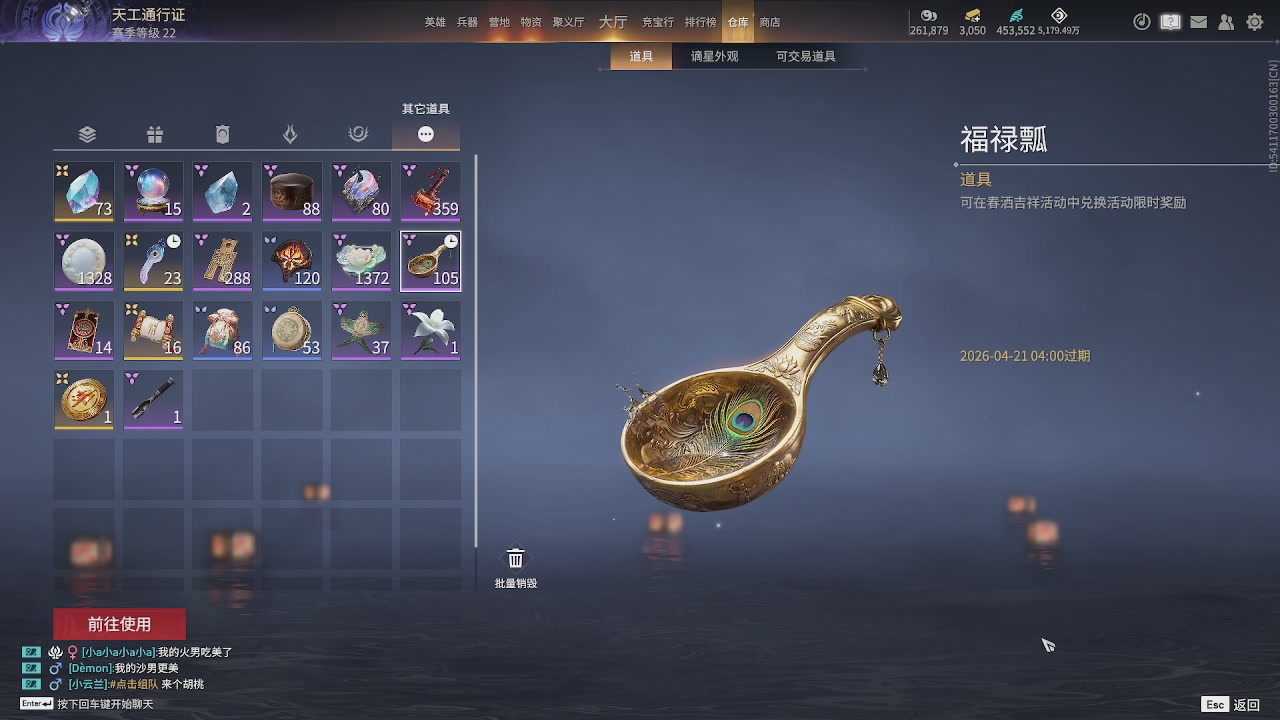The width and height of the screenshot is (1280, 720).
Task: Open the materials category in the warehouse sidebar
Action: pos(86,133)
